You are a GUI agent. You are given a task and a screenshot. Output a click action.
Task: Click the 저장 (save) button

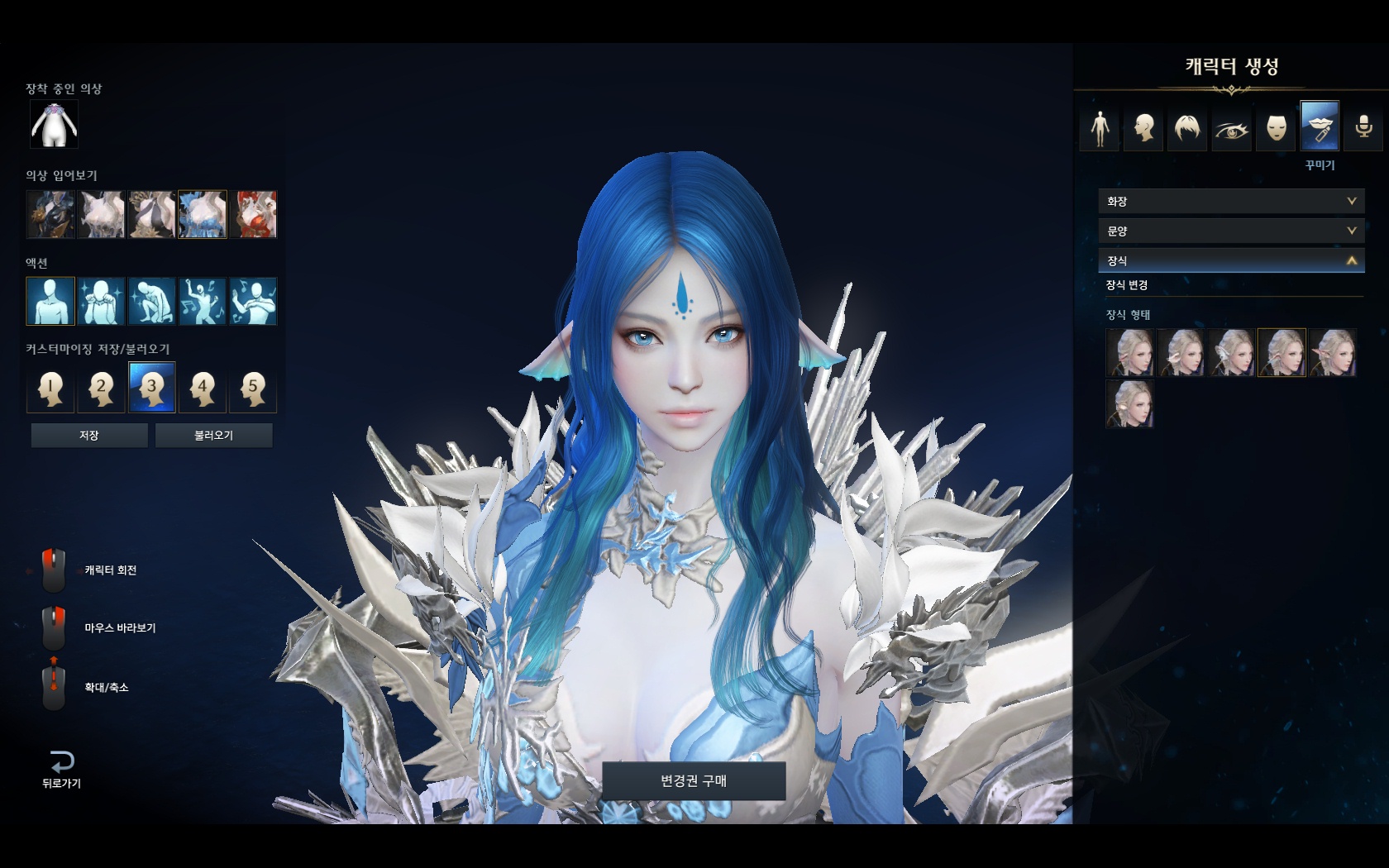click(x=89, y=435)
